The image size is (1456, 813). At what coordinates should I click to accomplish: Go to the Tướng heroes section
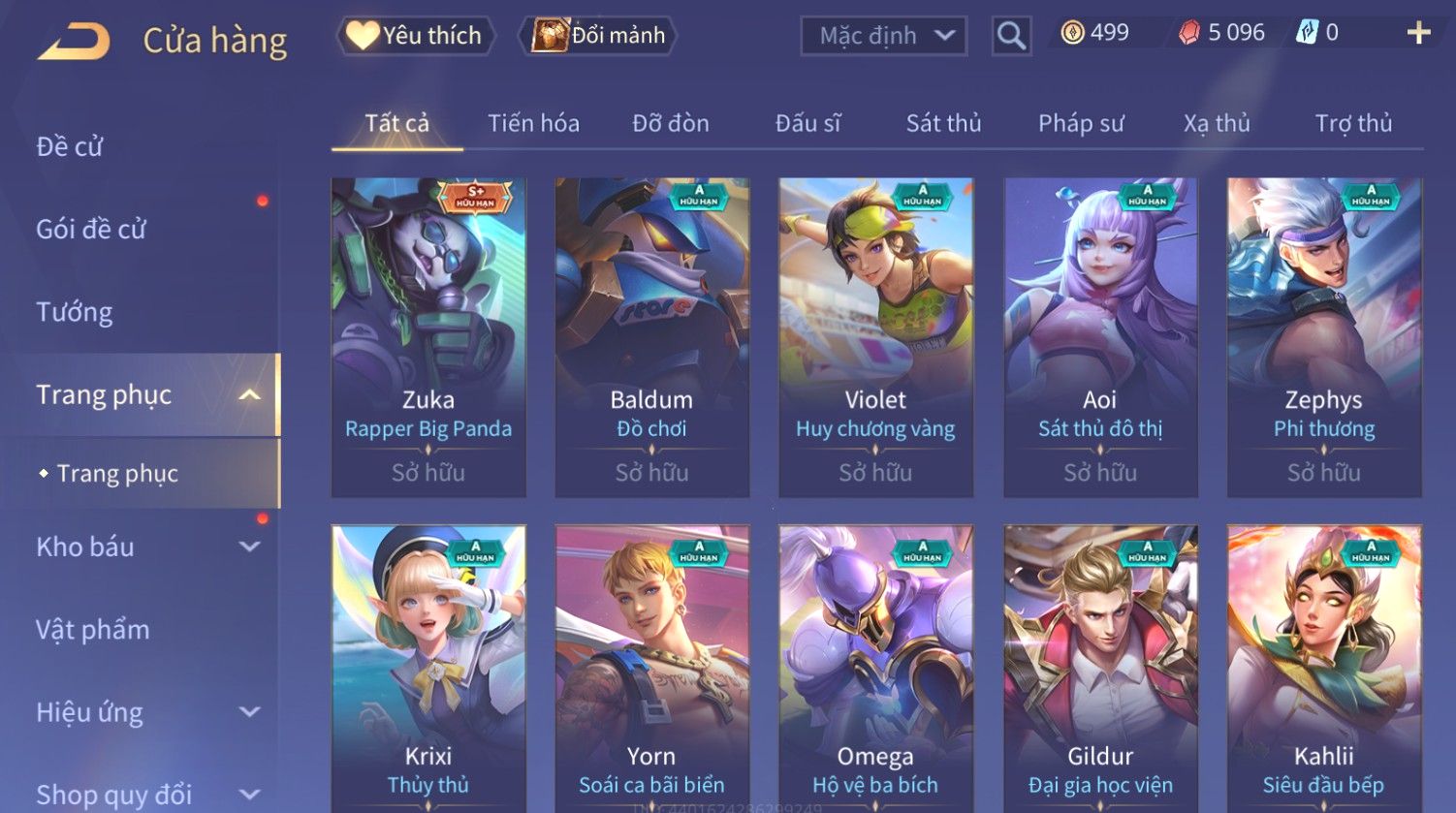pyautogui.click(x=75, y=312)
